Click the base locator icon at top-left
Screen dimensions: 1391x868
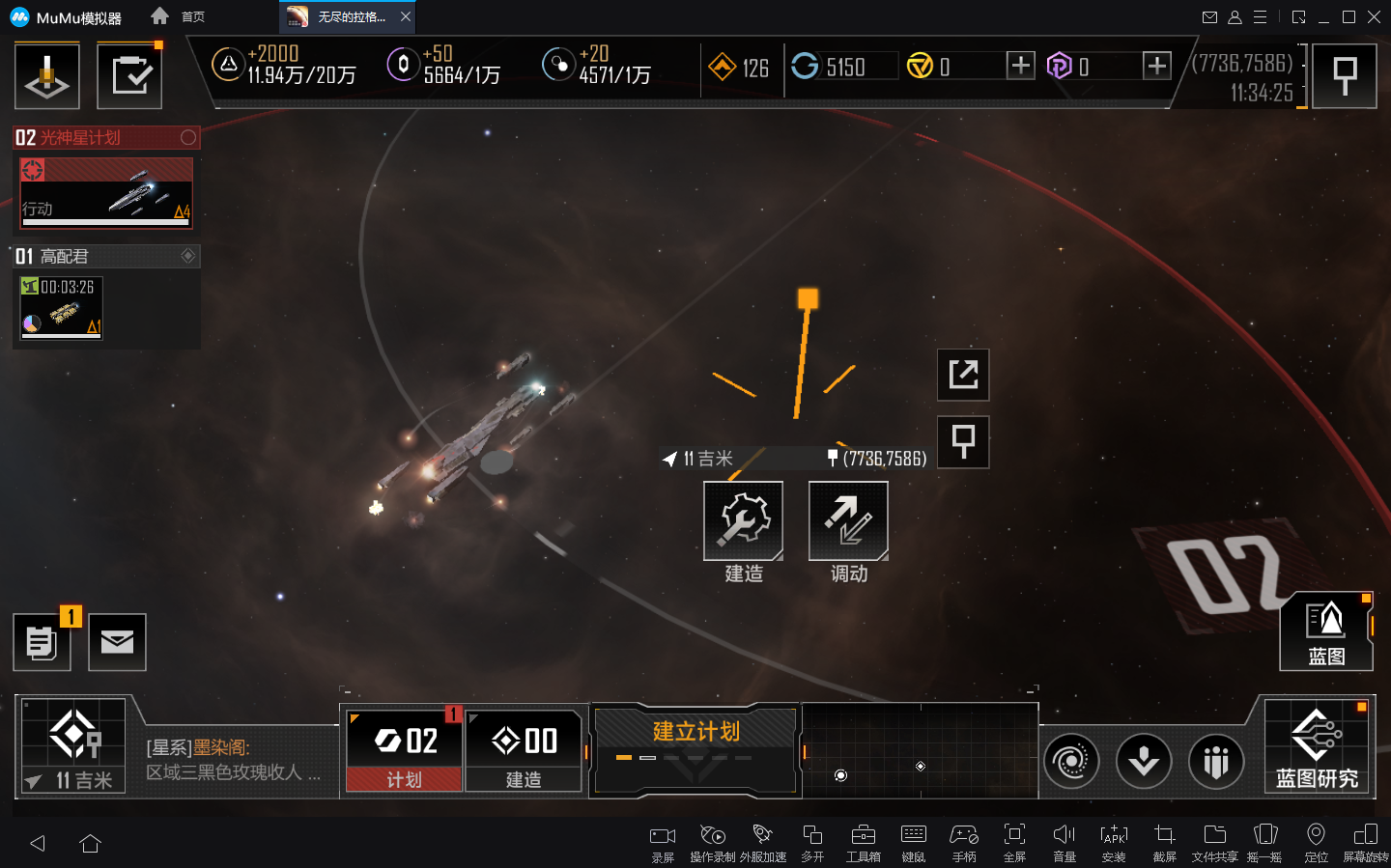[x=46, y=75]
